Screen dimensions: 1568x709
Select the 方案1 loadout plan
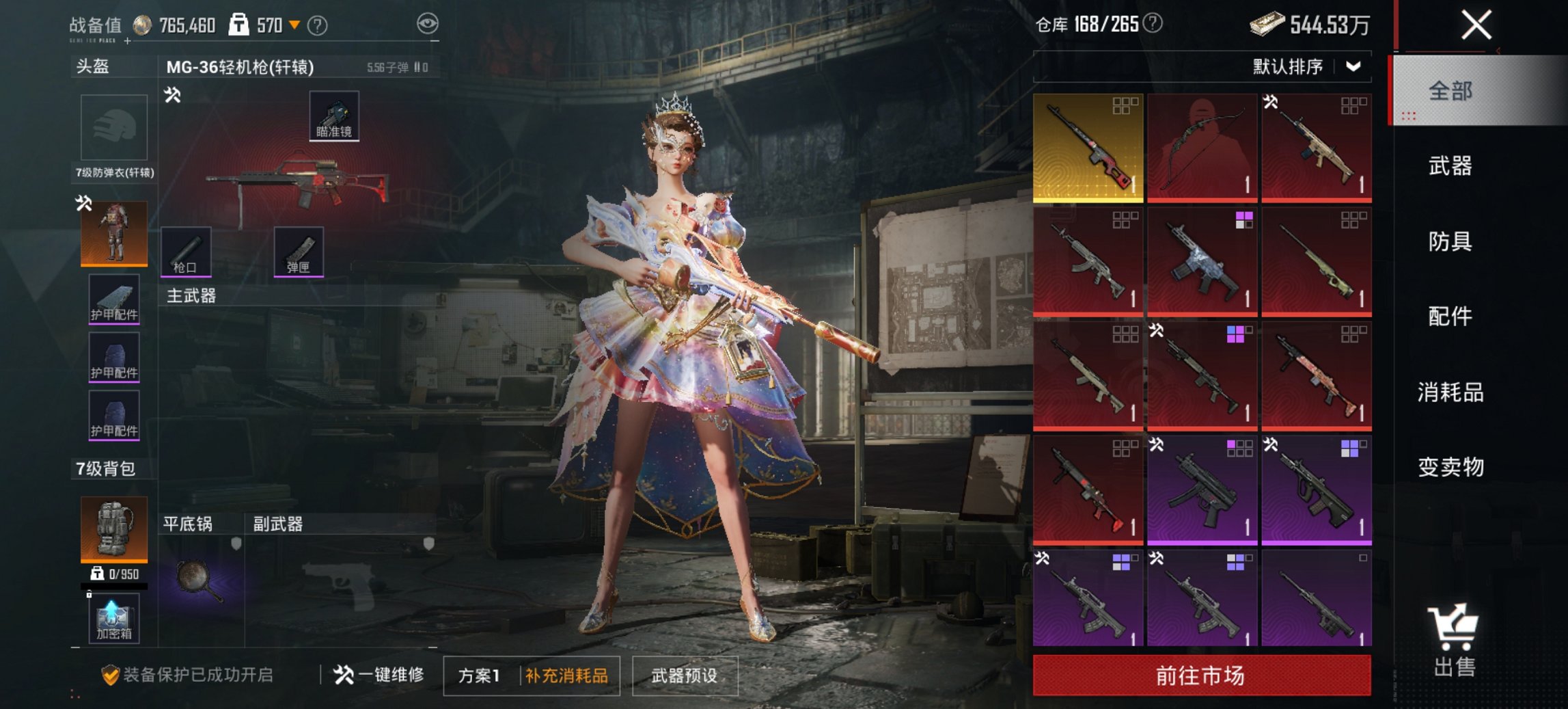coord(480,676)
